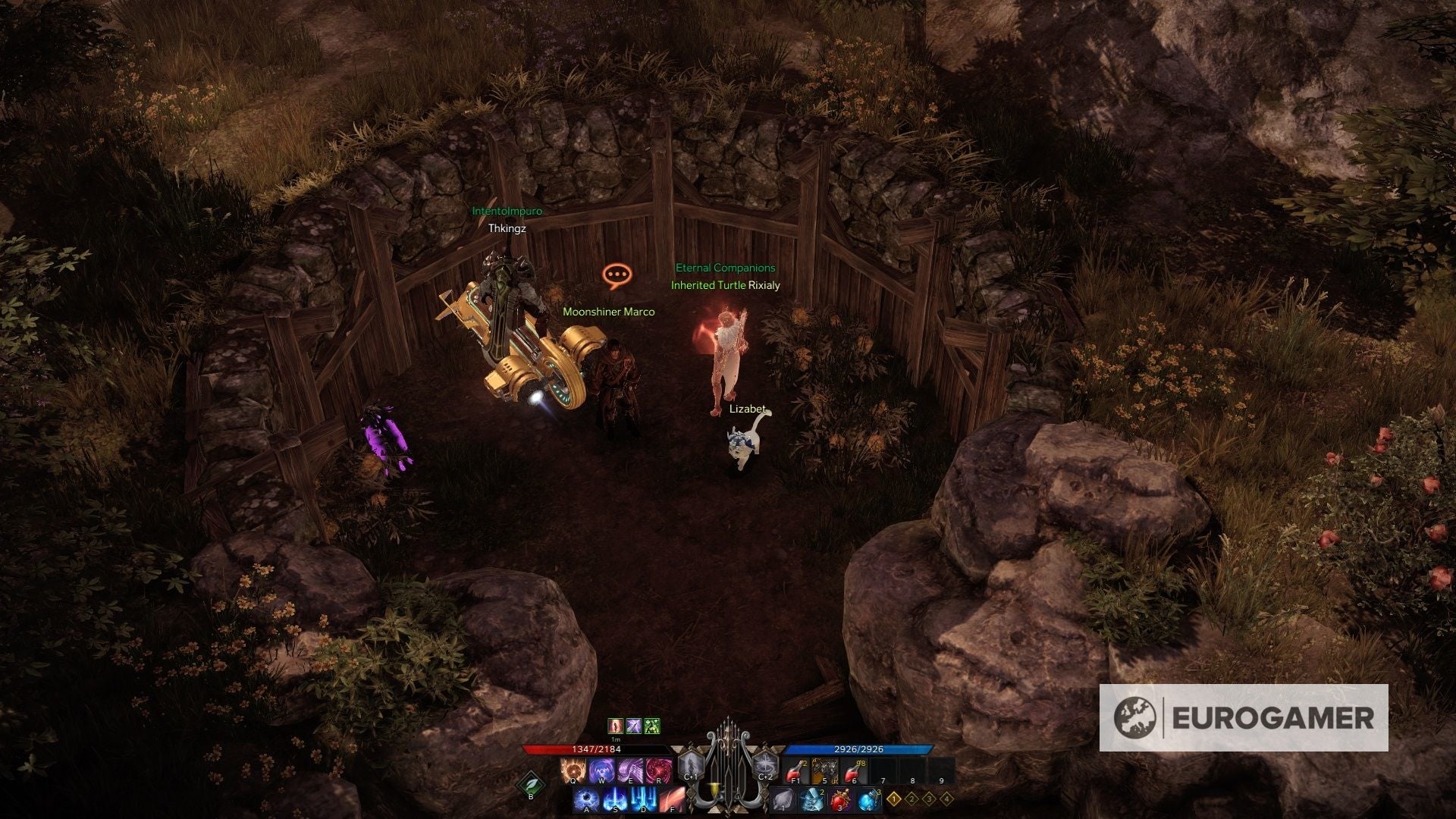The image size is (1456, 819).
Task: Throw the red bomb in battle slot 3
Action: tap(840, 800)
